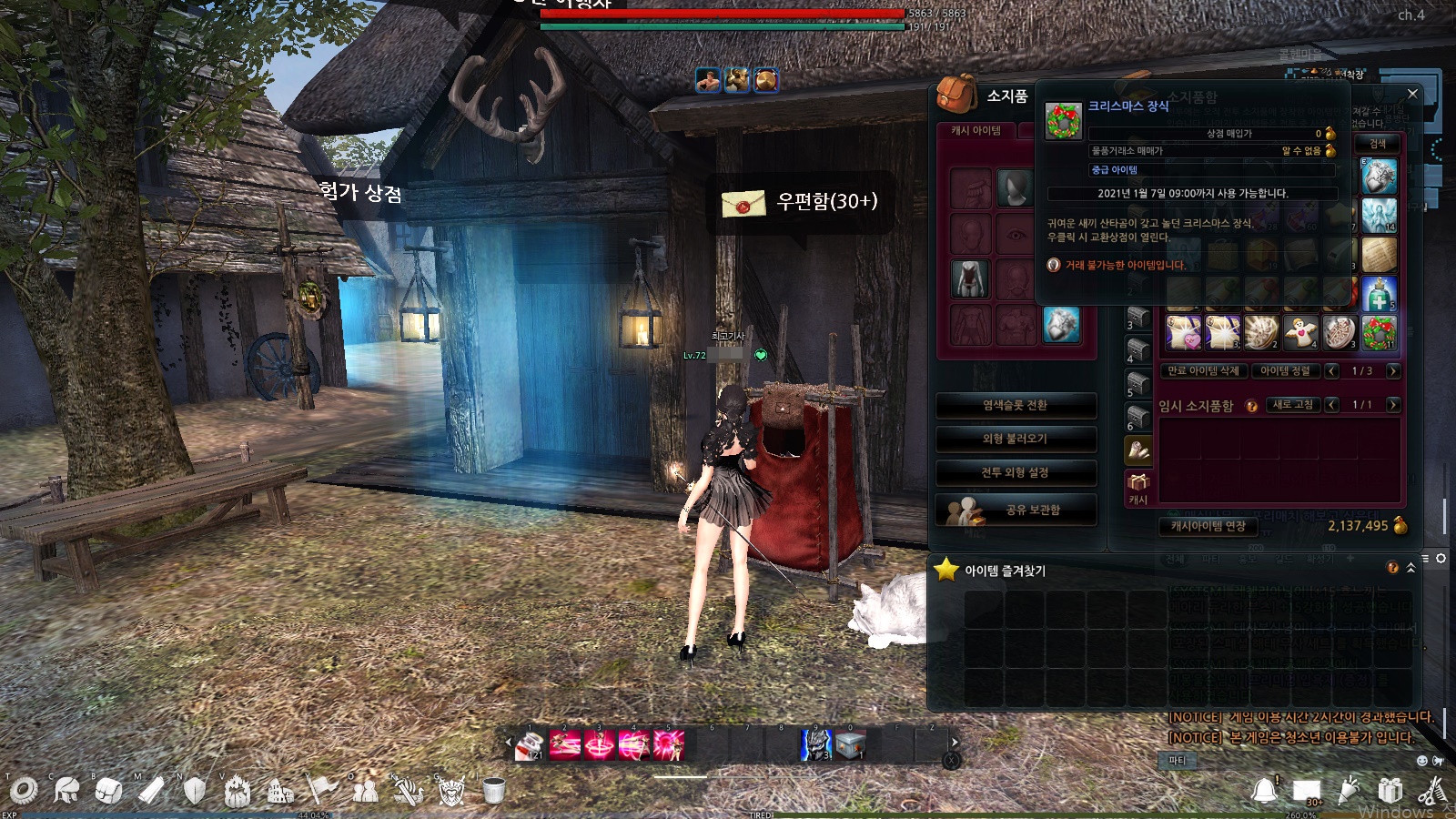Open the 캐시 gift box bag tab

(x=1138, y=486)
